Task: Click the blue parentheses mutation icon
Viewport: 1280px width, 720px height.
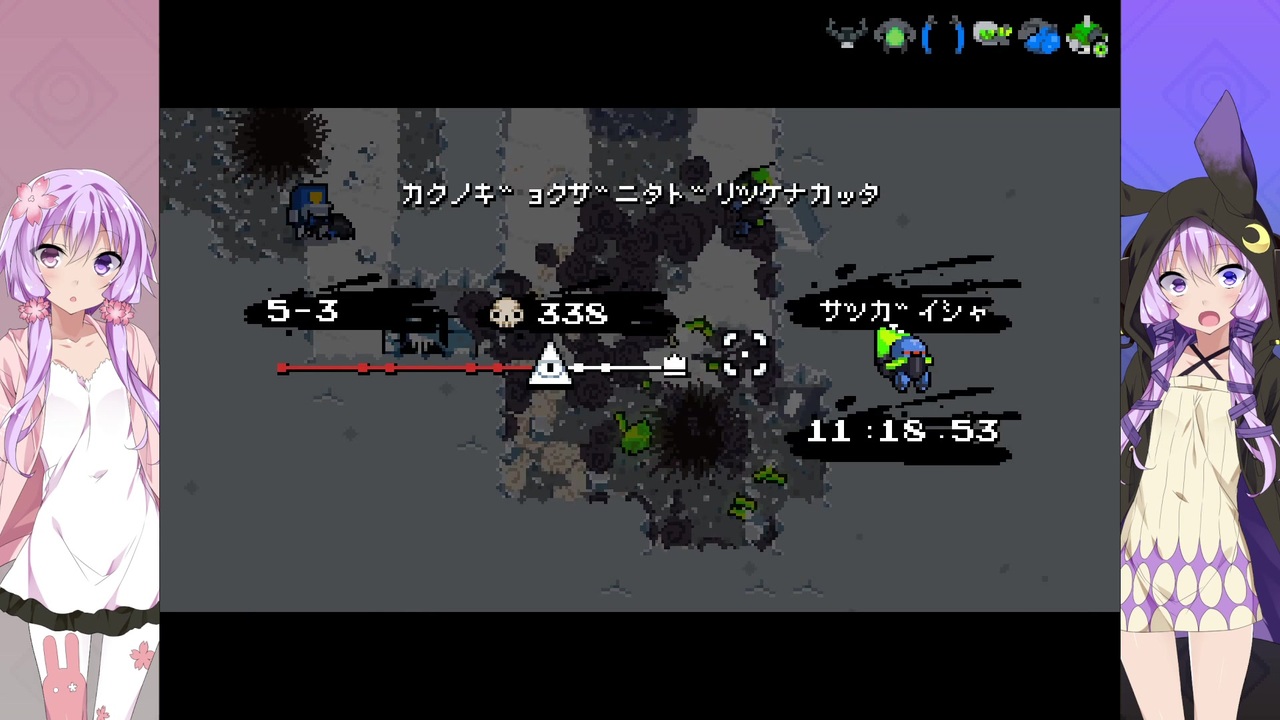Action: pyautogui.click(x=944, y=35)
